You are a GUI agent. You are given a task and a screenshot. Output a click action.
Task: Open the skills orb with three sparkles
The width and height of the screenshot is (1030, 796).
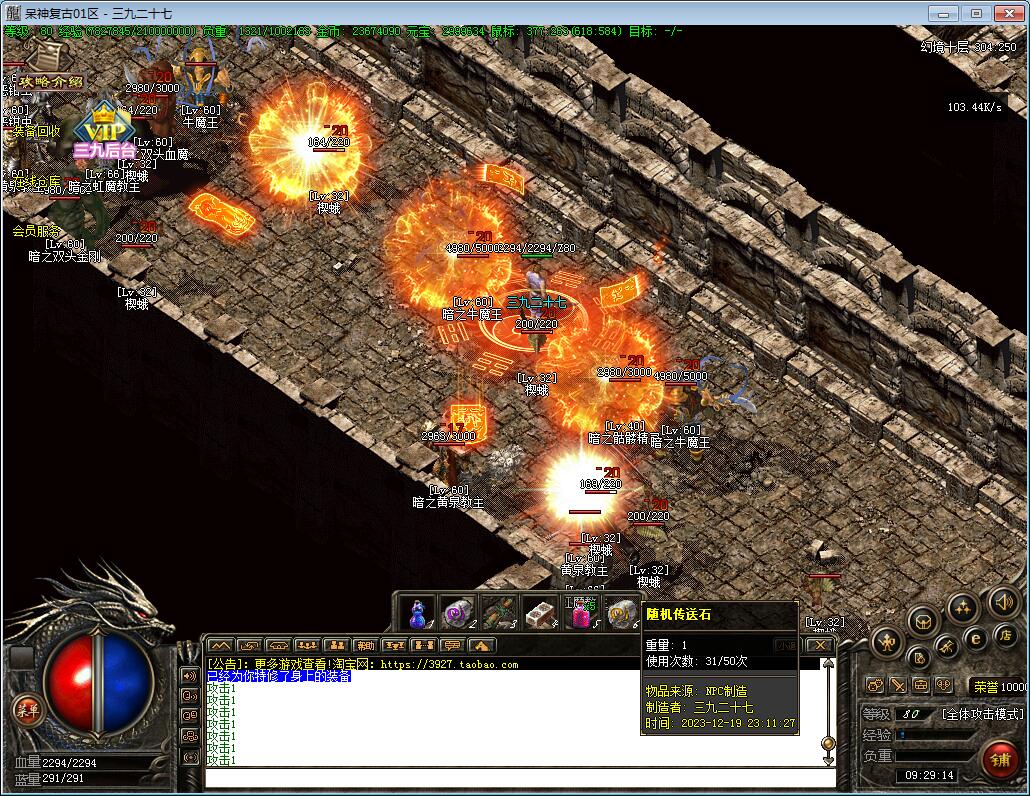[962, 606]
